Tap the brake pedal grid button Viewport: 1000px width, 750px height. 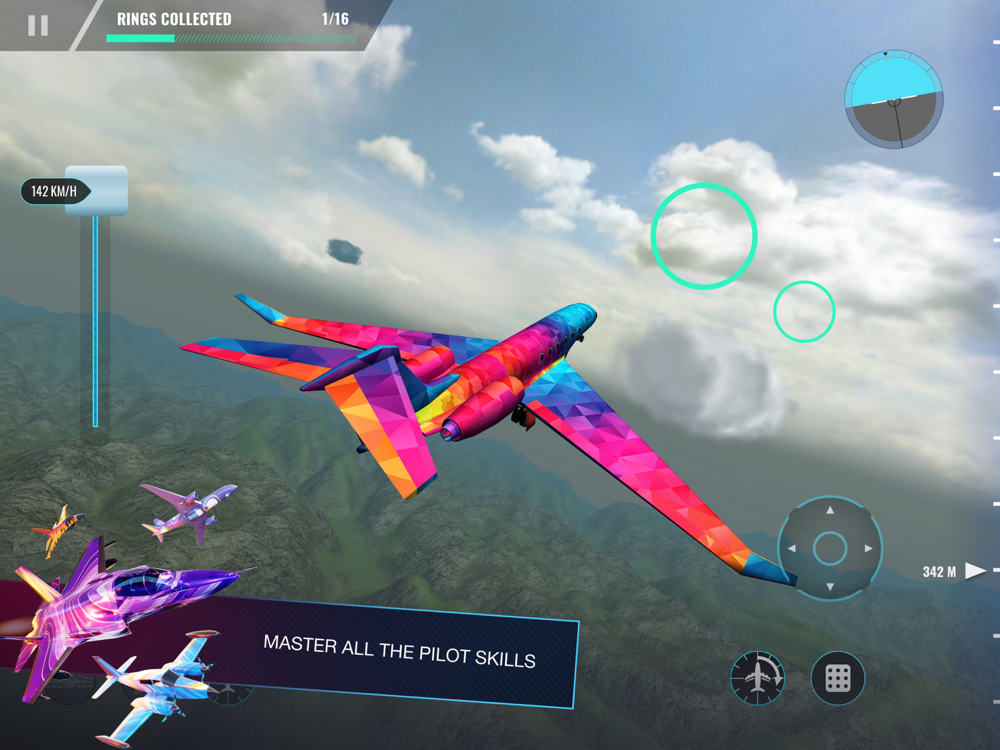click(838, 678)
